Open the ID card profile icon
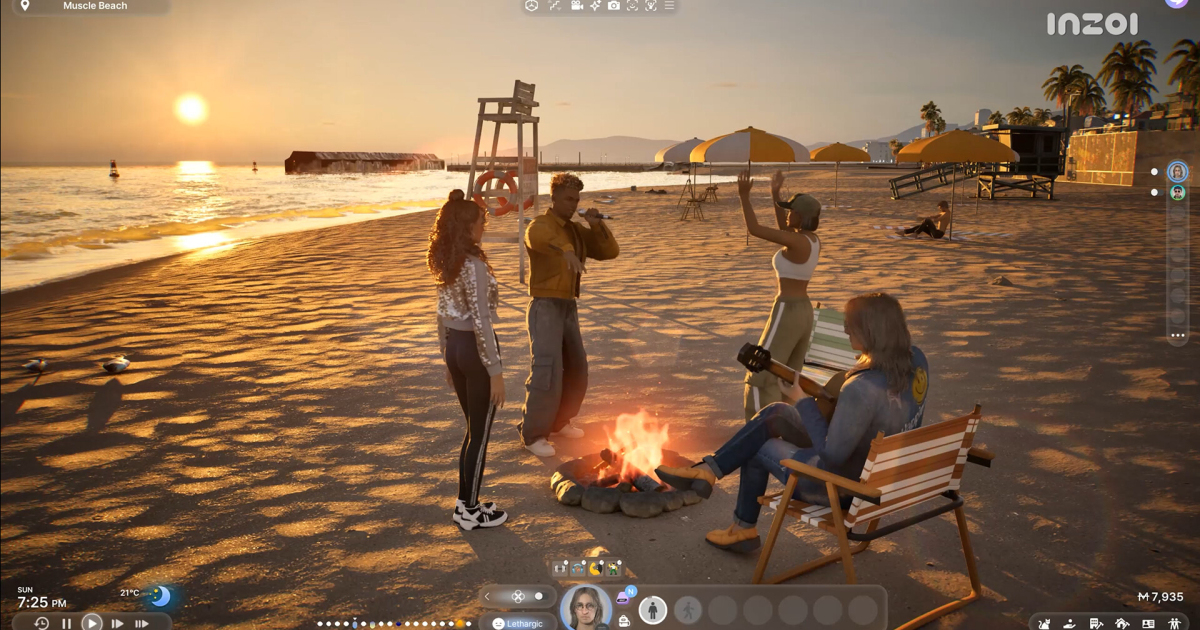The height and width of the screenshot is (630, 1200). tap(1148, 624)
